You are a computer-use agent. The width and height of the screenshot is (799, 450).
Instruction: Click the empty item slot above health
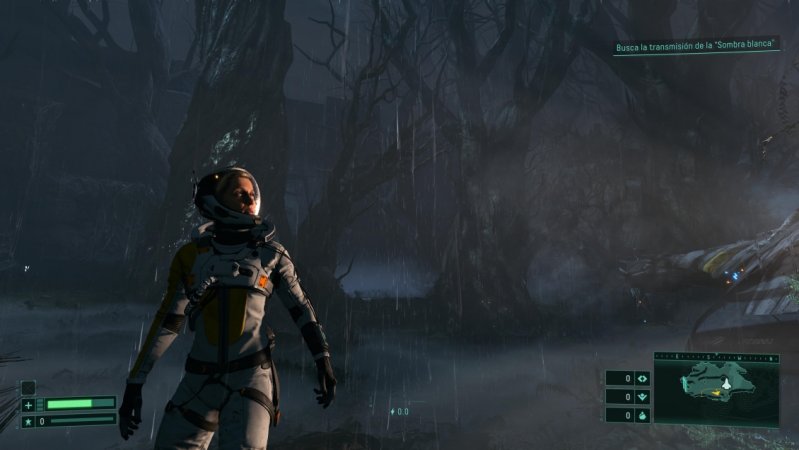coord(28,387)
